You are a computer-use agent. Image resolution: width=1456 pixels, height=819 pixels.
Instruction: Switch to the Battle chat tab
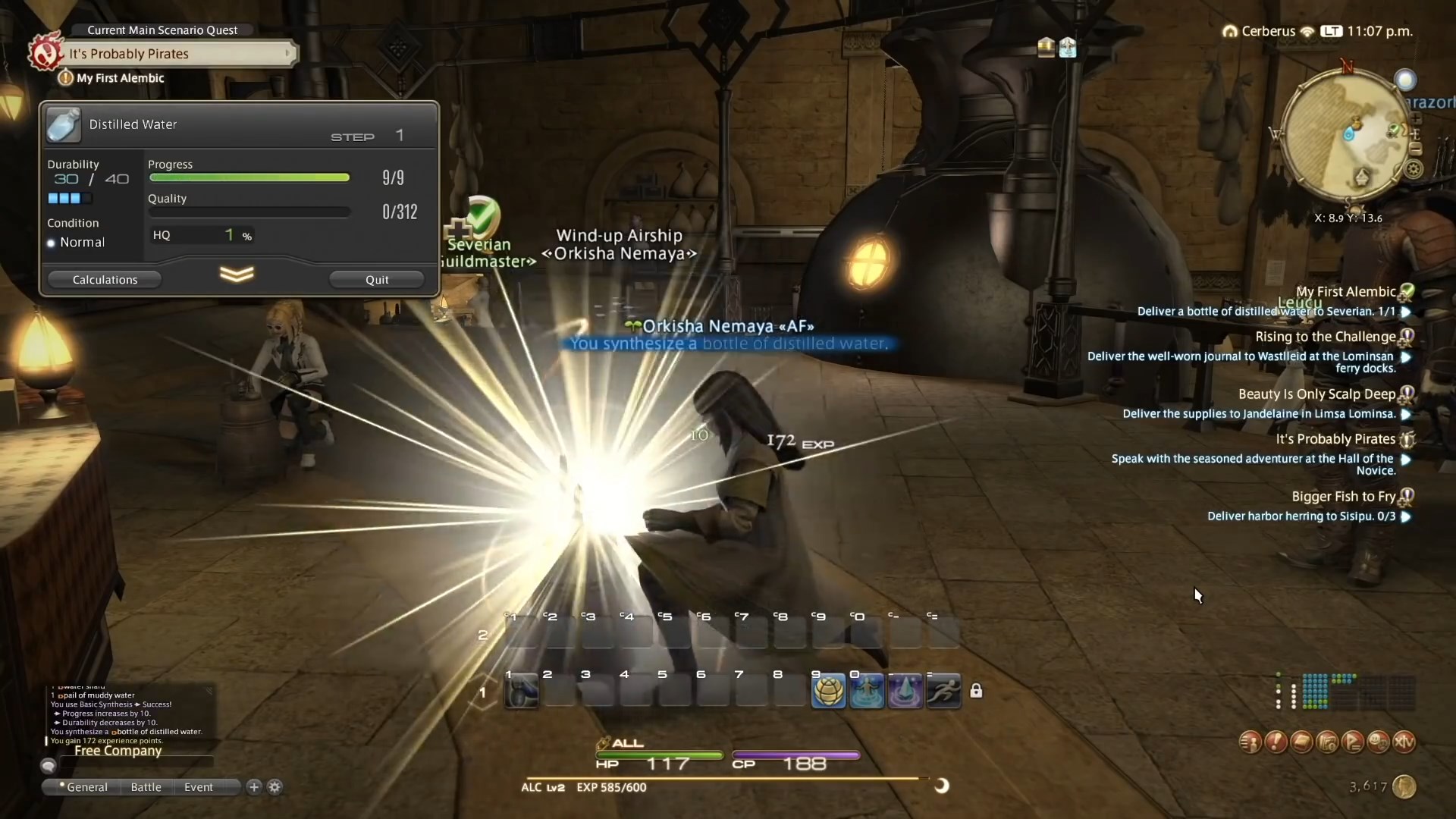pos(145,787)
